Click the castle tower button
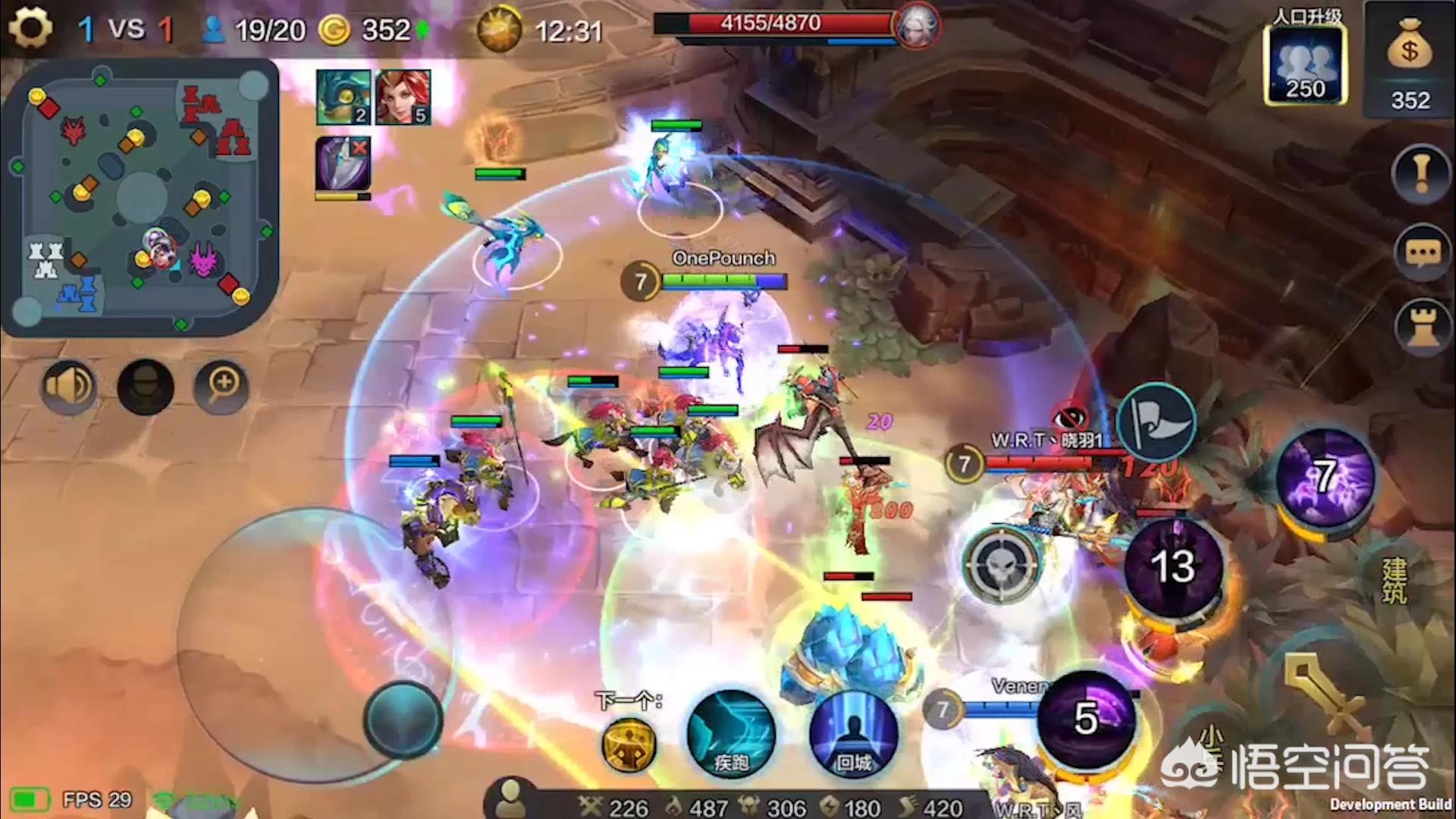Viewport: 1456px width, 819px height. 1423,328
